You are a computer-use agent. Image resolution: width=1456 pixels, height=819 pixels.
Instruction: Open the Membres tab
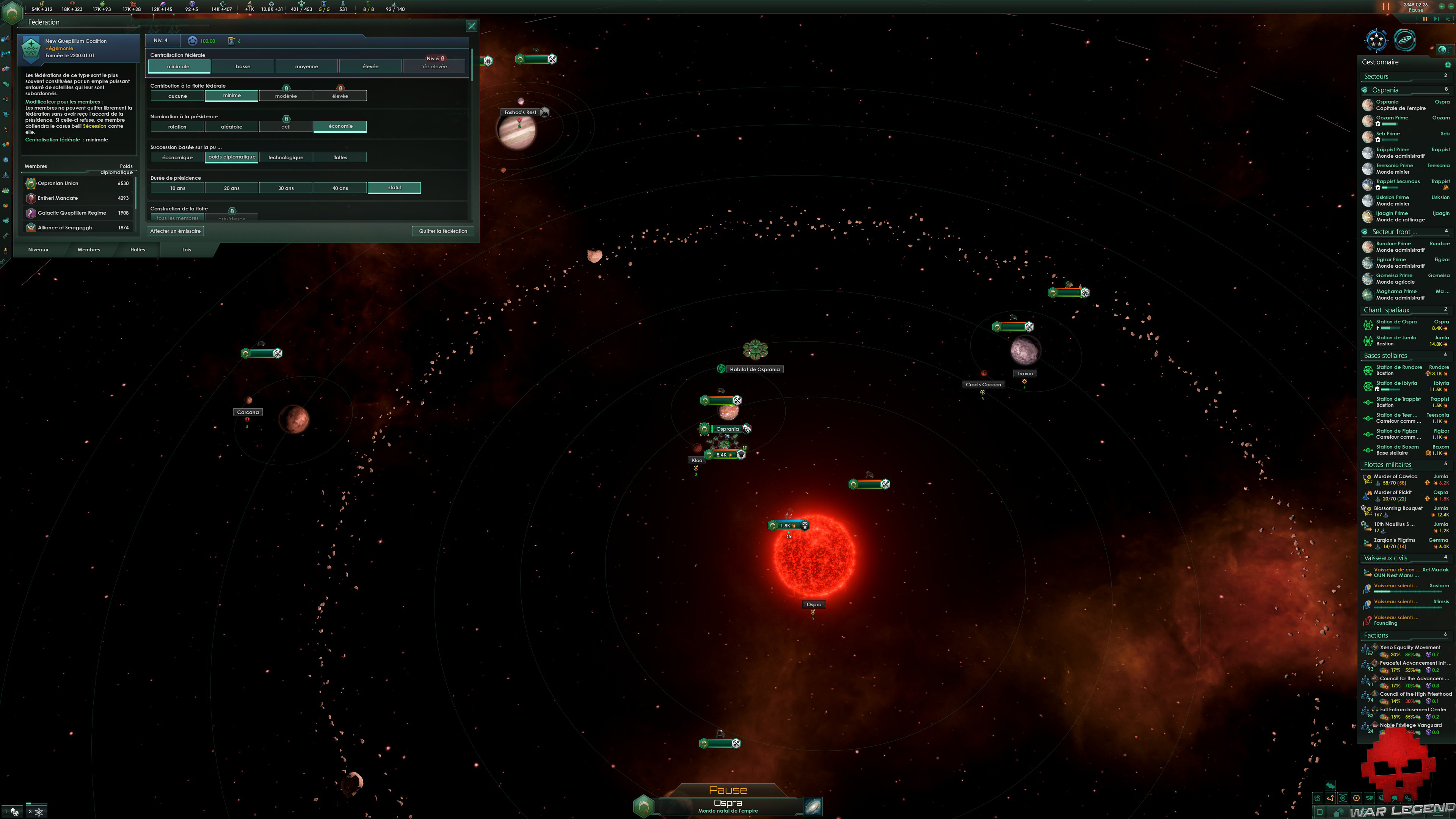tap(89, 250)
